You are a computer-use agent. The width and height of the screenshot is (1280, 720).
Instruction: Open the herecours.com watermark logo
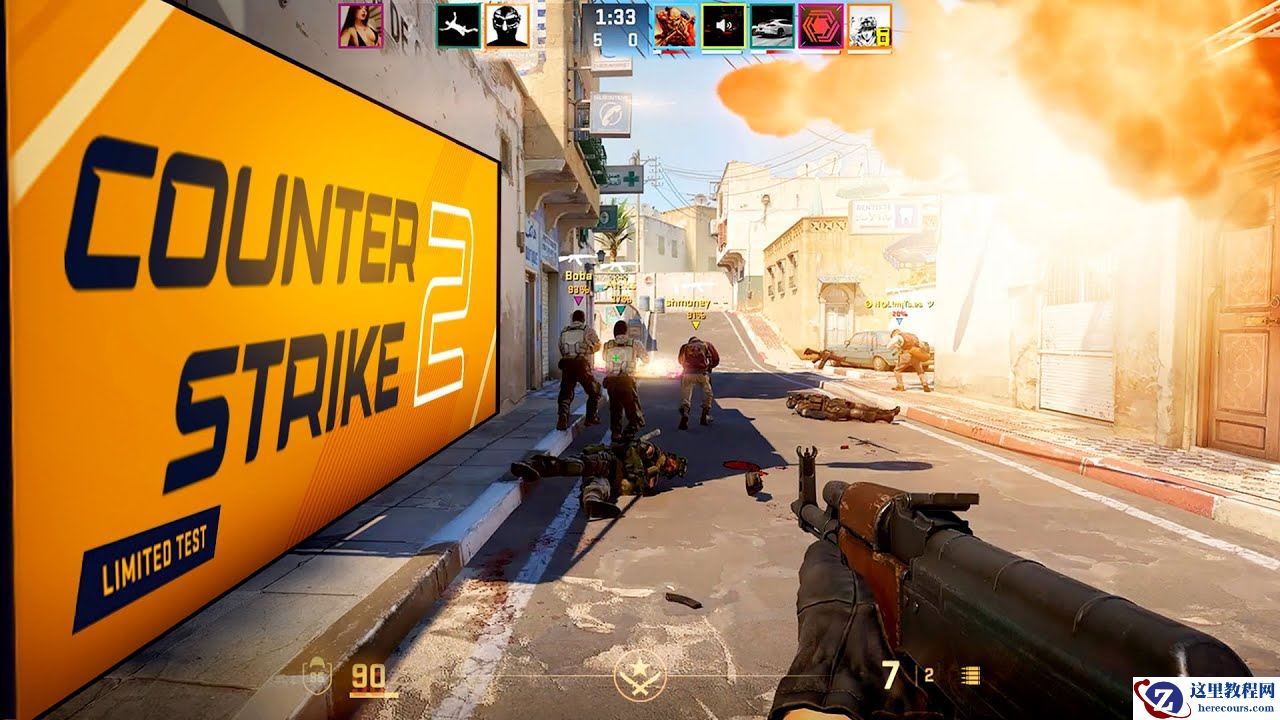[1205, 698]
